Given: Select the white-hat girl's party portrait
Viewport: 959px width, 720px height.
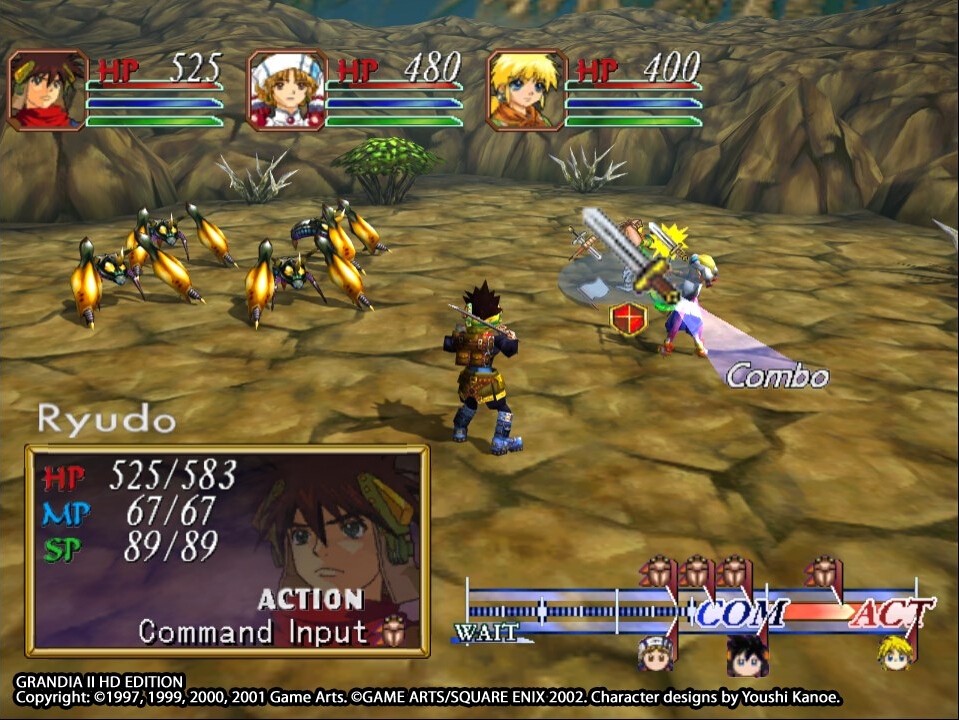Looking at the screenshot, I should pos(287,90).
